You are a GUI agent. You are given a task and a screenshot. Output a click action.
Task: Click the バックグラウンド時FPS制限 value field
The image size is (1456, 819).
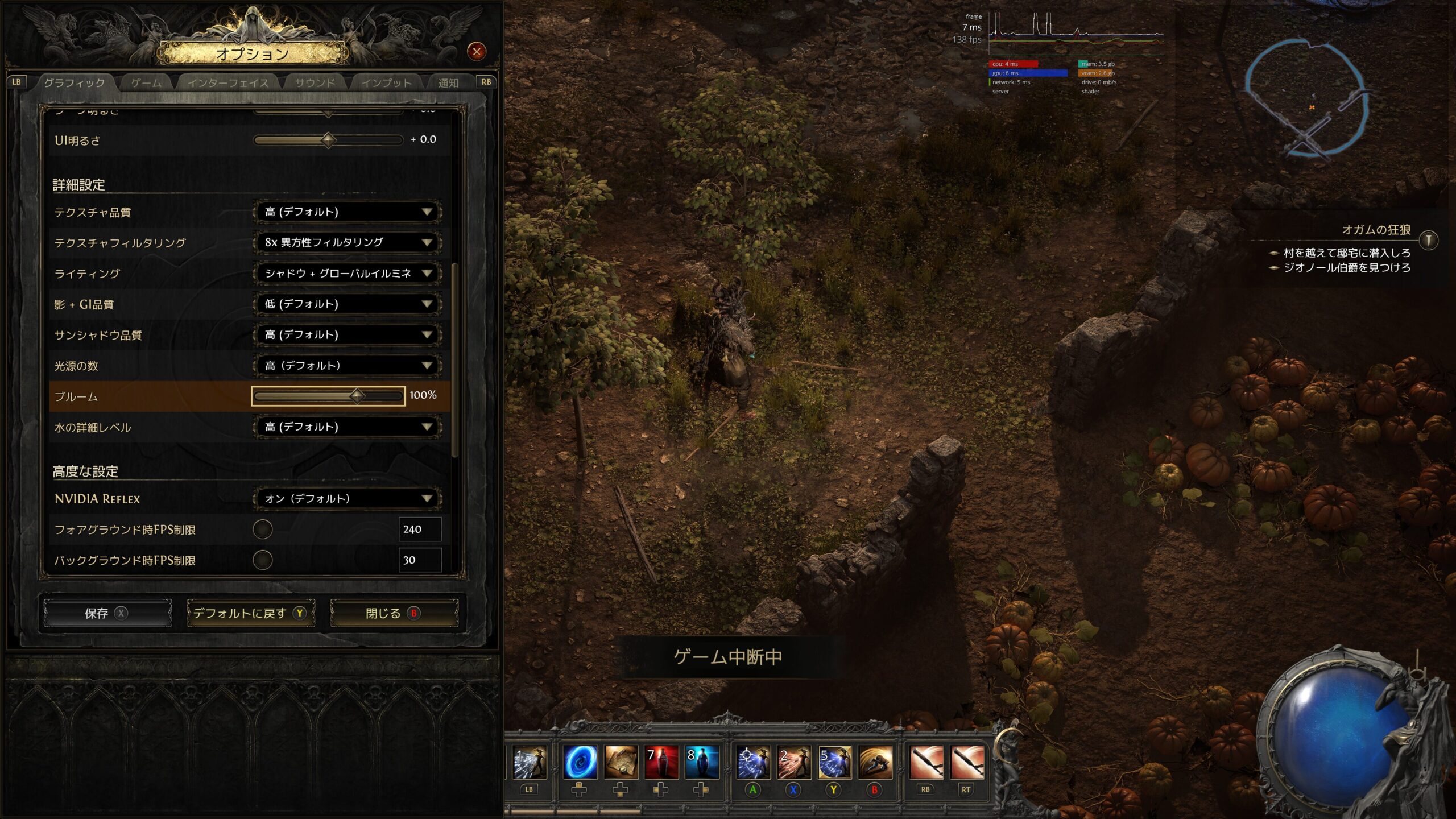(x=420, y=560)
